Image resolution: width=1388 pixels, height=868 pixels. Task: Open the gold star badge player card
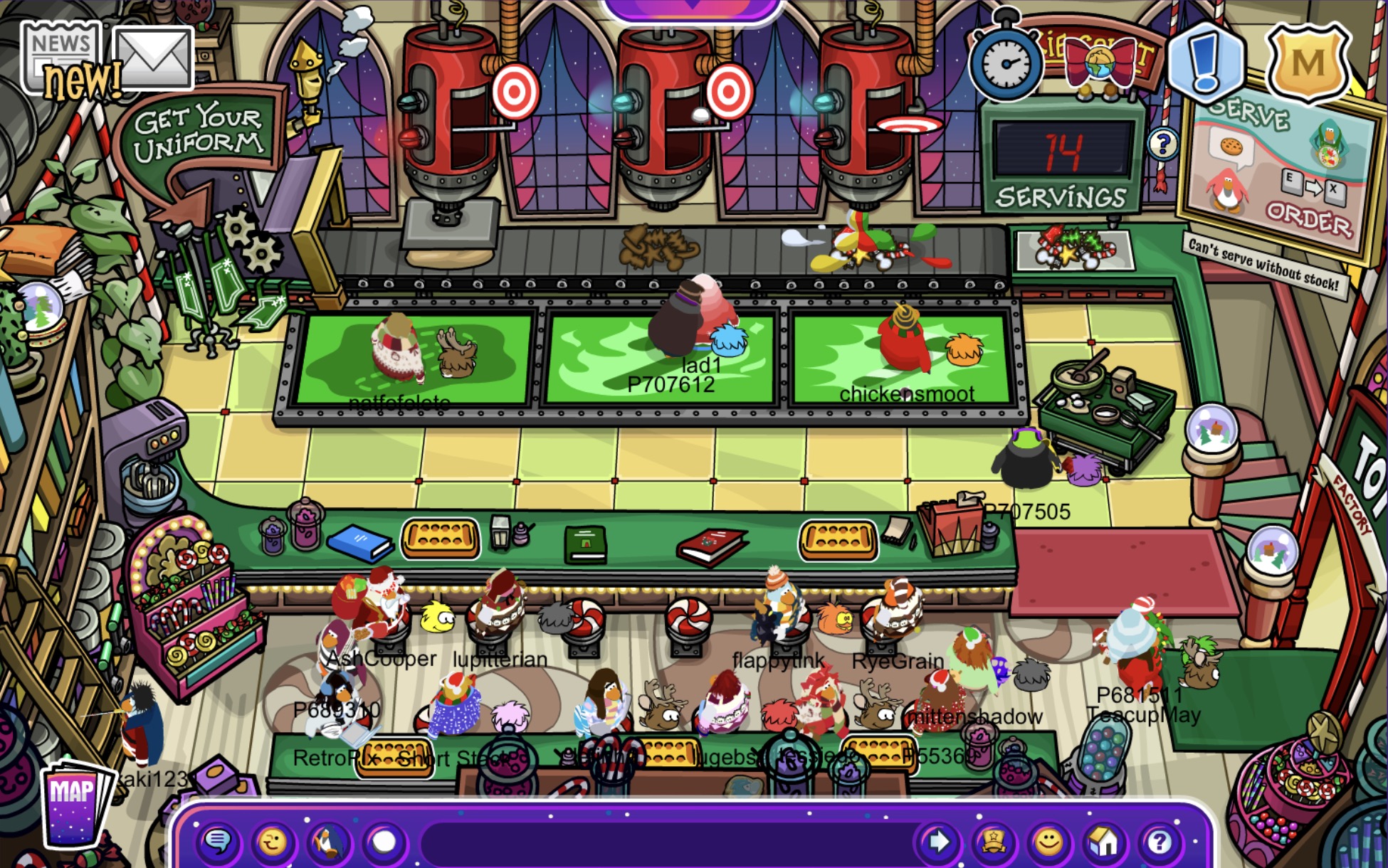point(993,842)
